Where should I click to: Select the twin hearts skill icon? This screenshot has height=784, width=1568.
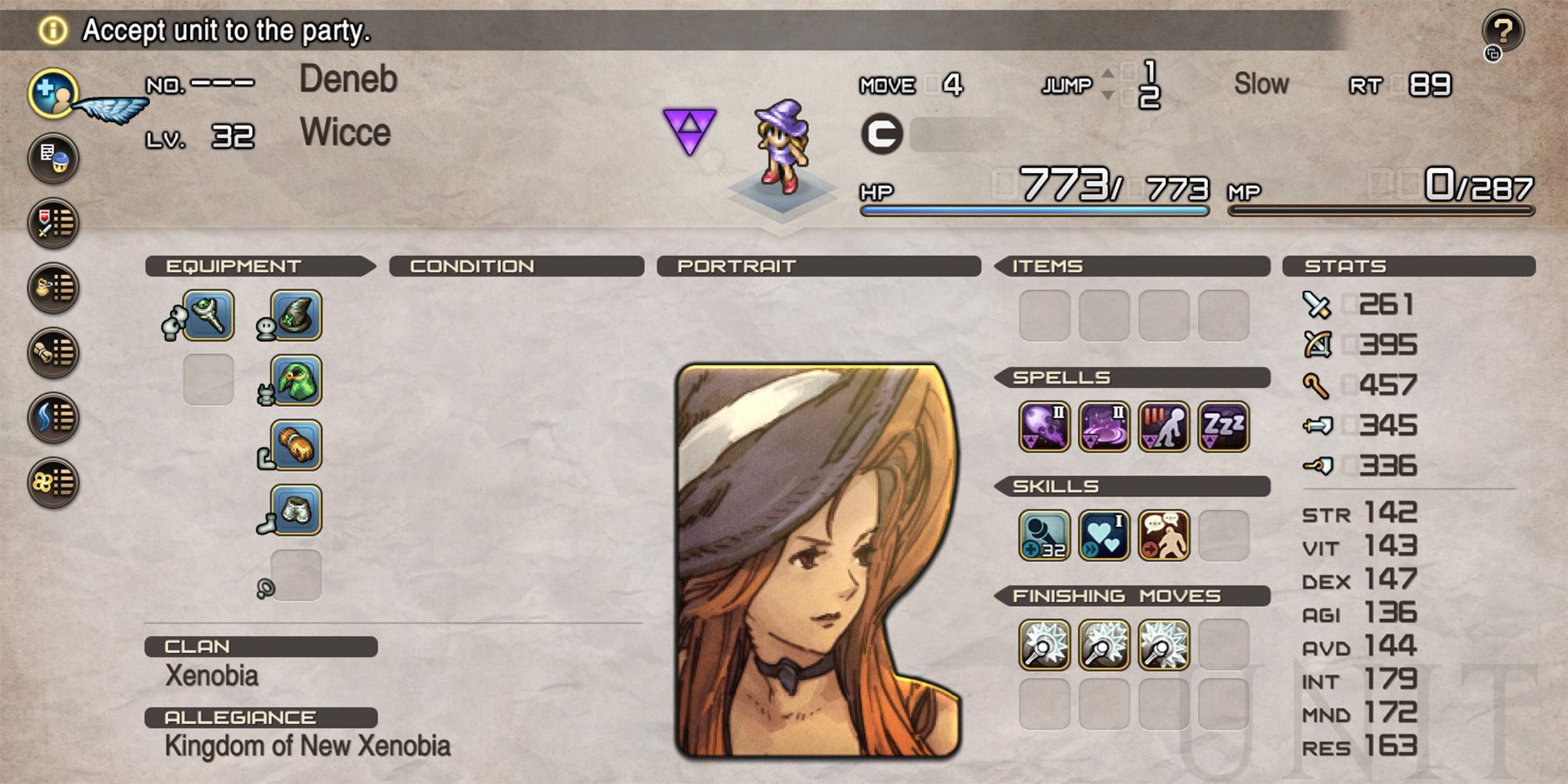pyautogui.click(x=1106, y=536)
